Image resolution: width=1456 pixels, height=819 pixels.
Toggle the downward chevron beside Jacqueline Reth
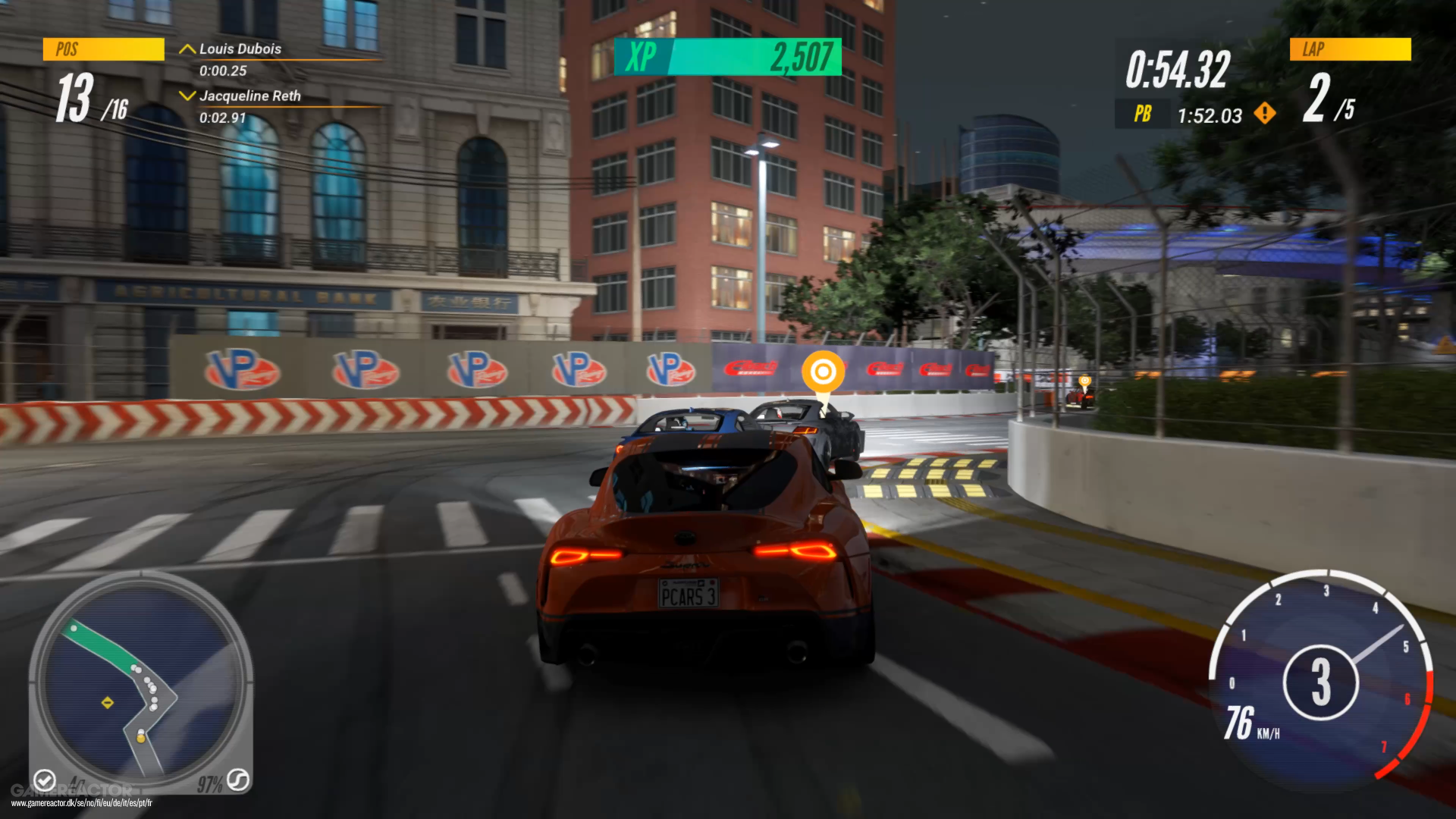click(x=187, y=96)
